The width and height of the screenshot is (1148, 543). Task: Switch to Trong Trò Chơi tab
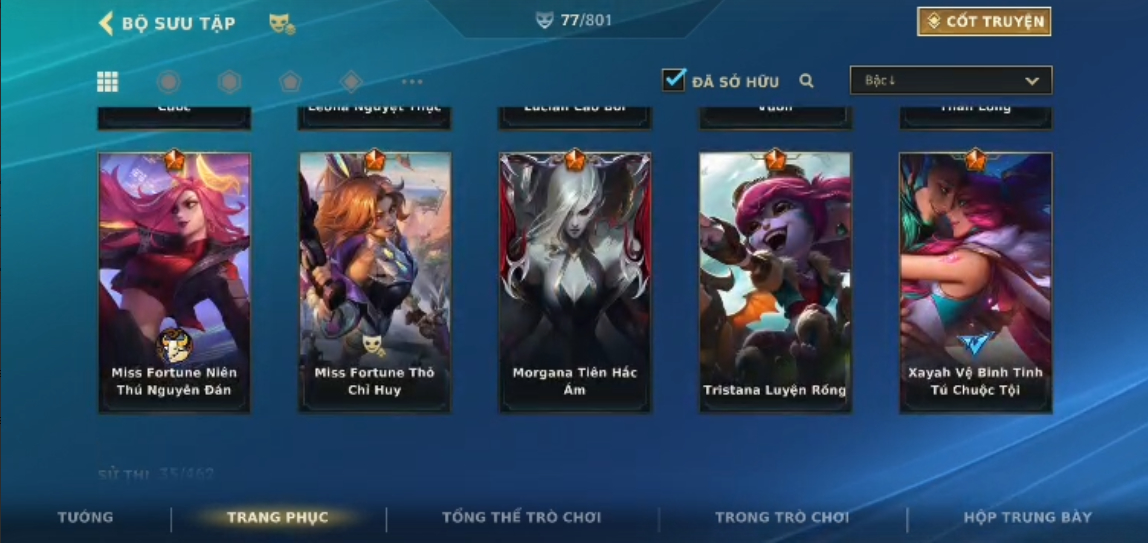(x=781, y=517)
